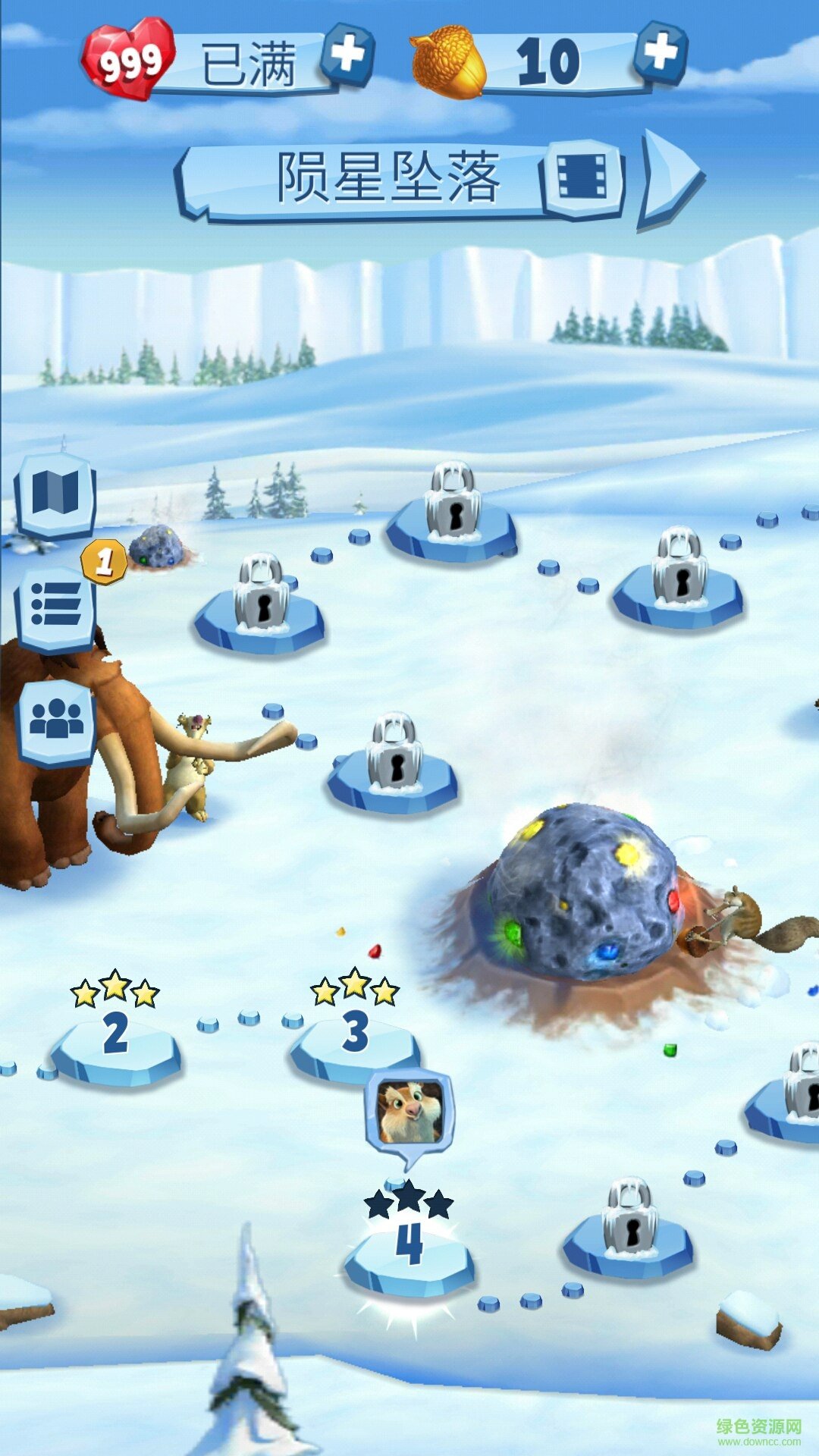819x1456 pixels.
Task: Open the world map icon
Action: [55, 494]
